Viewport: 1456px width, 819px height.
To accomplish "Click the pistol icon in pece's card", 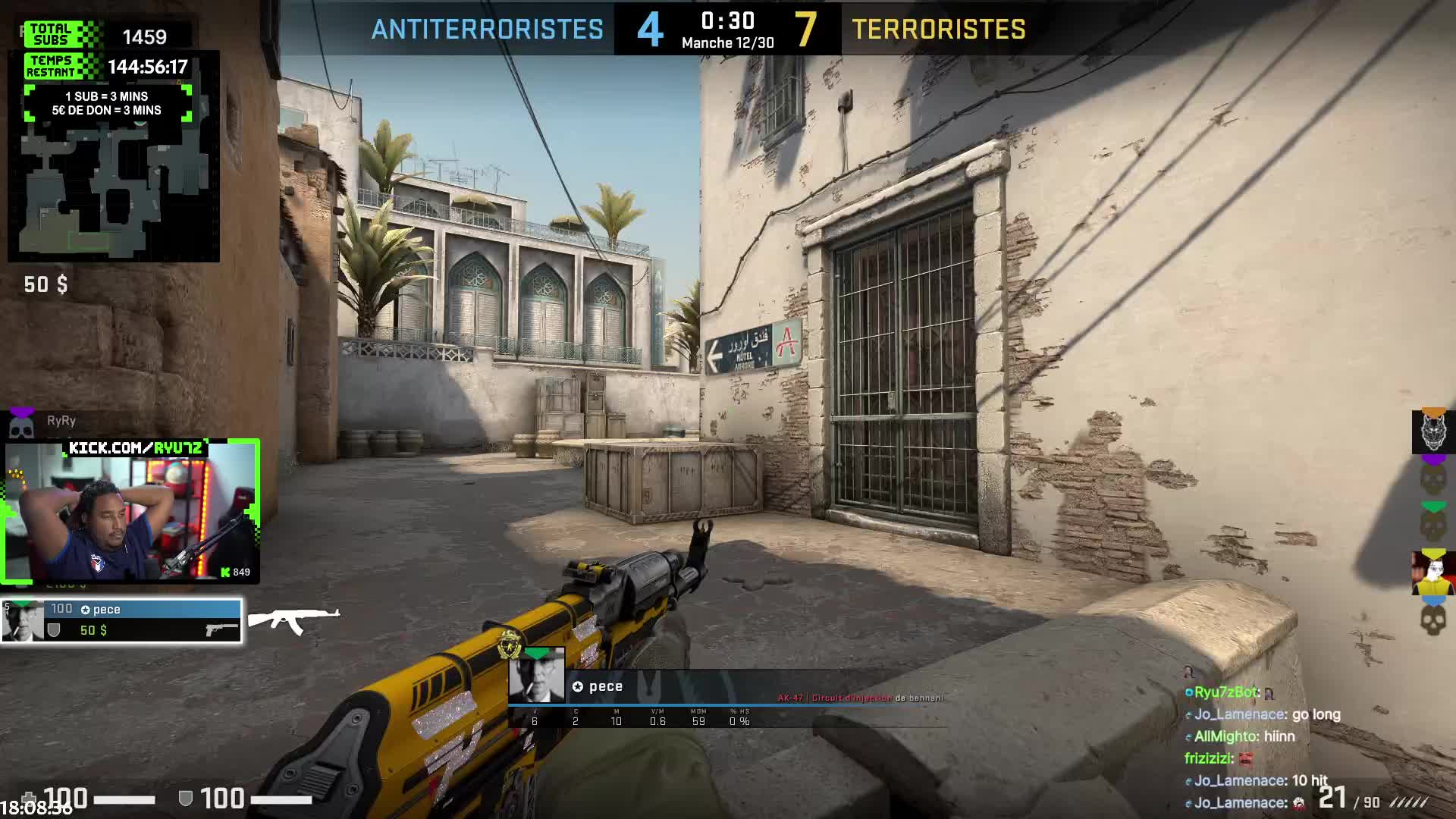I will (221, 629).
